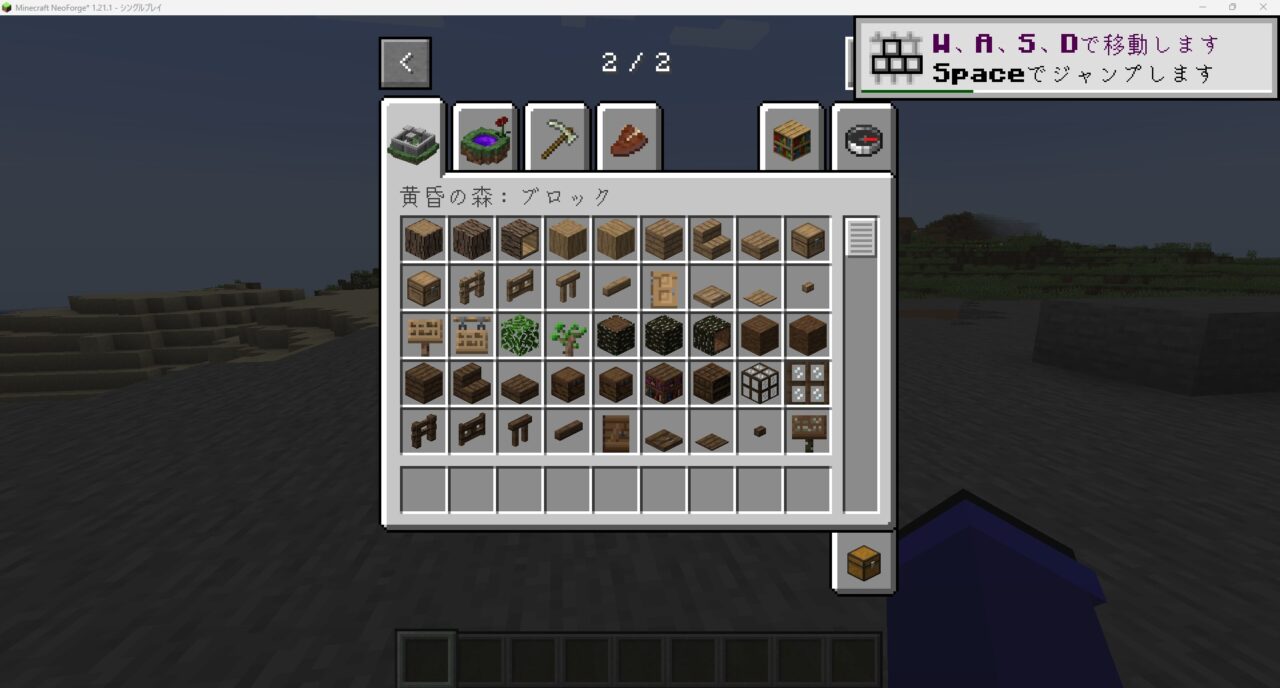Pick the dark wood door item
The image size is (1280, 688).
click(616, 432)
